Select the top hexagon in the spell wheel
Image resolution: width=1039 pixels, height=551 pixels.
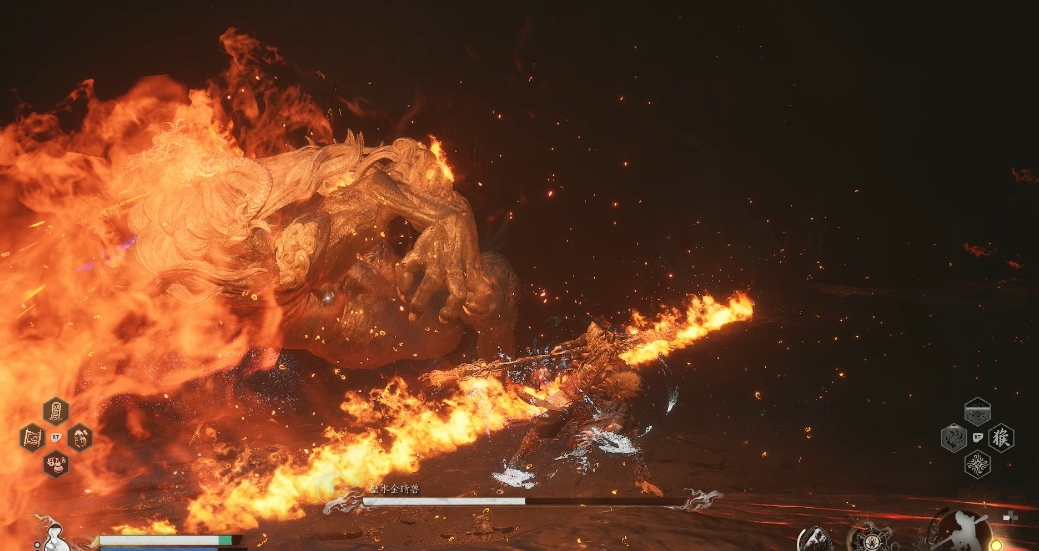coord(977,411)
